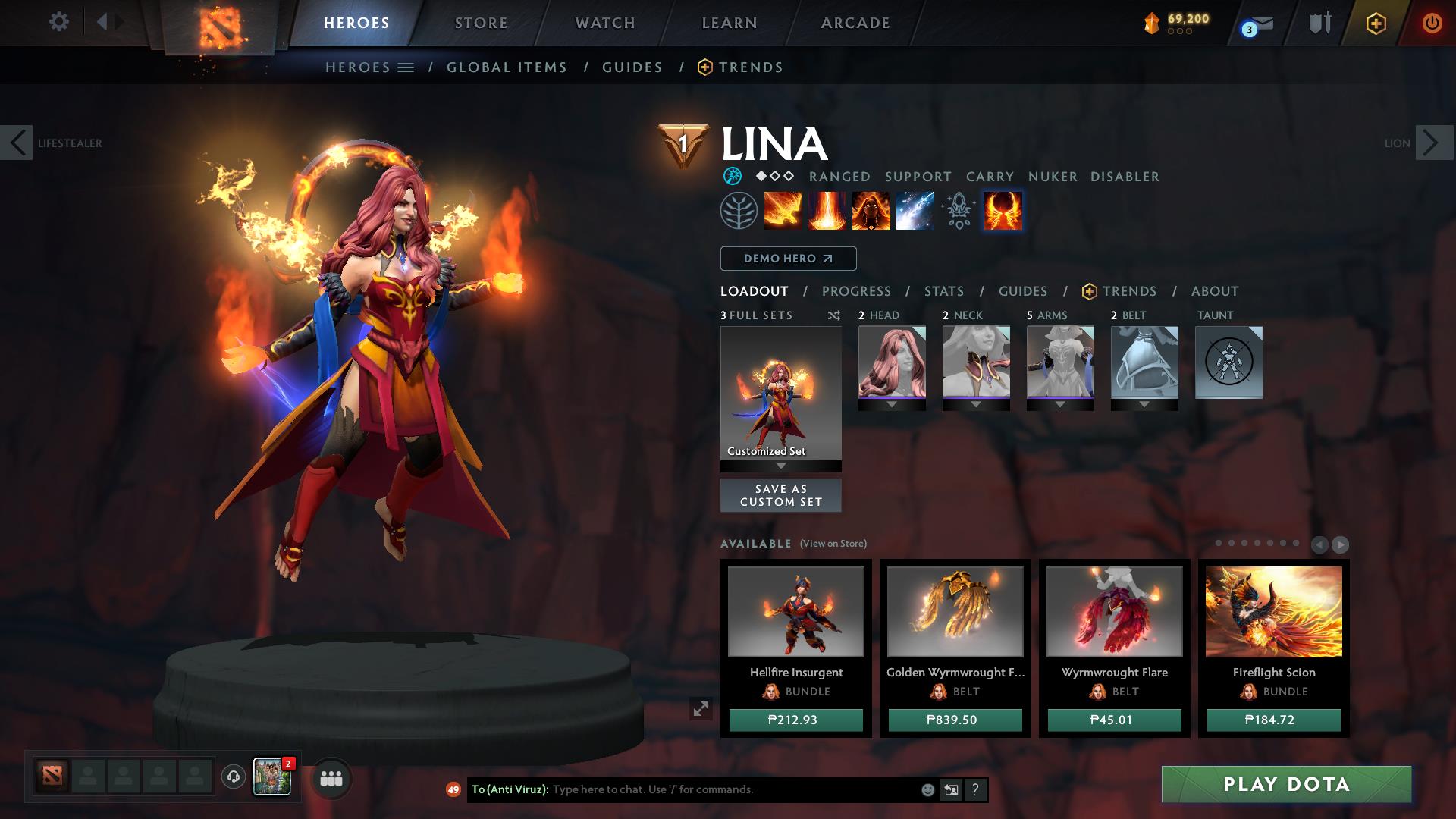1456x819 pixels.
Task: Buy the Hellfire Insurgent bundle
Action: click(x=795, y=720)
